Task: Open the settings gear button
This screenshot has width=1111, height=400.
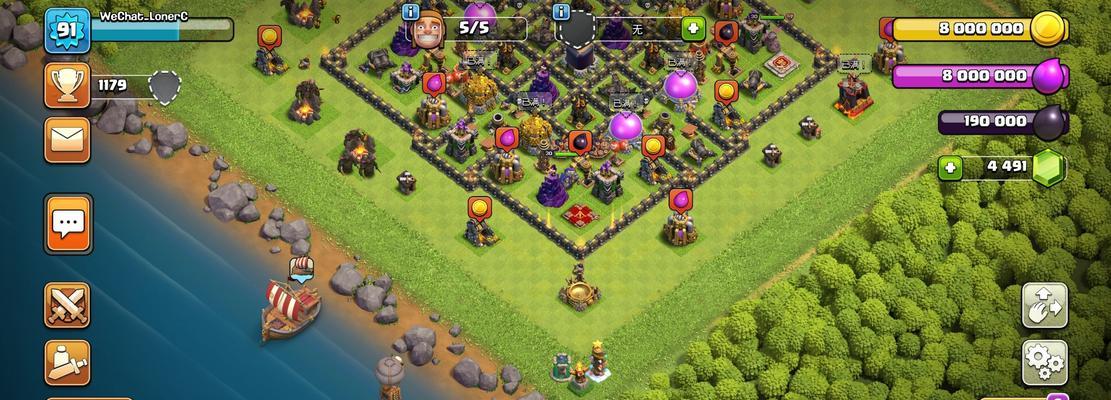Action: click(1044, 362)
